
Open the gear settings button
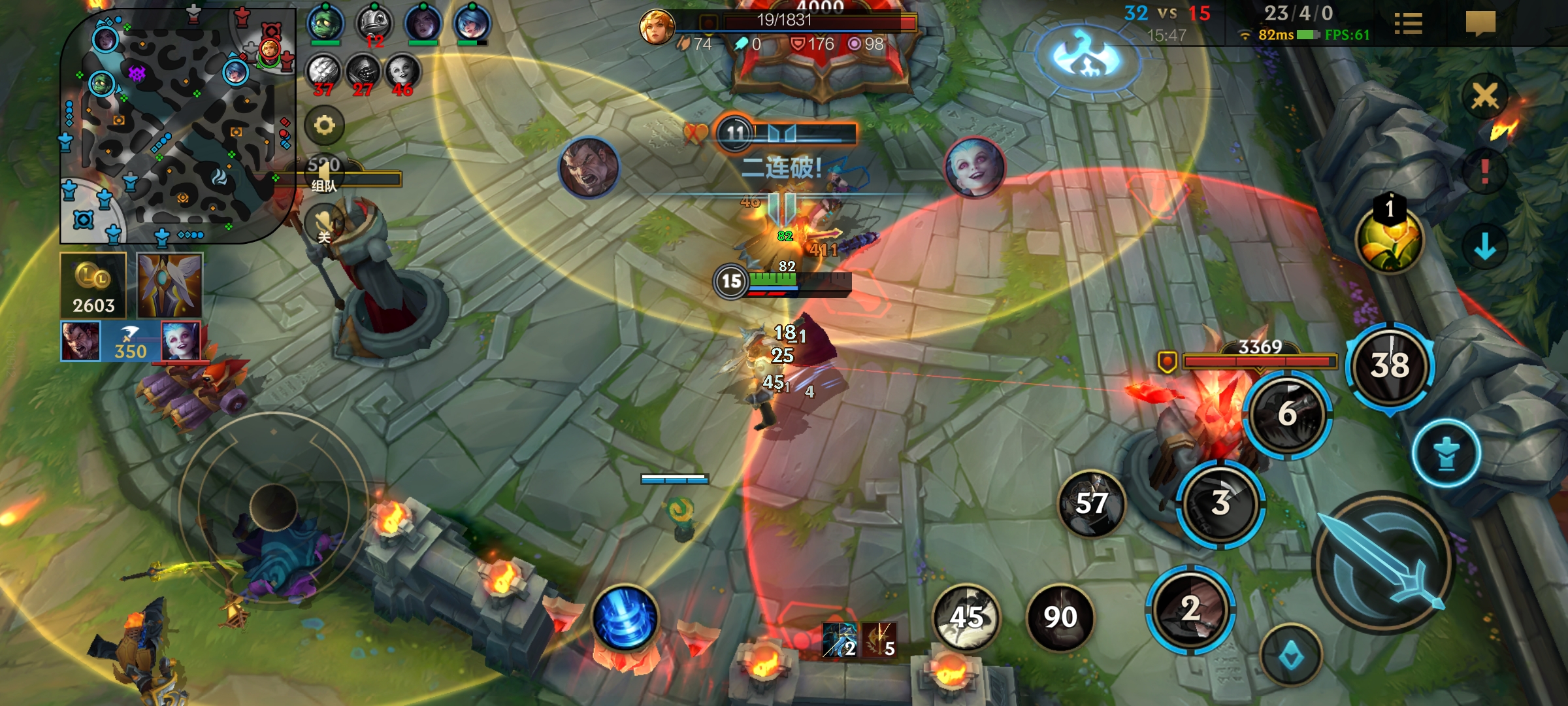(325, 125)
